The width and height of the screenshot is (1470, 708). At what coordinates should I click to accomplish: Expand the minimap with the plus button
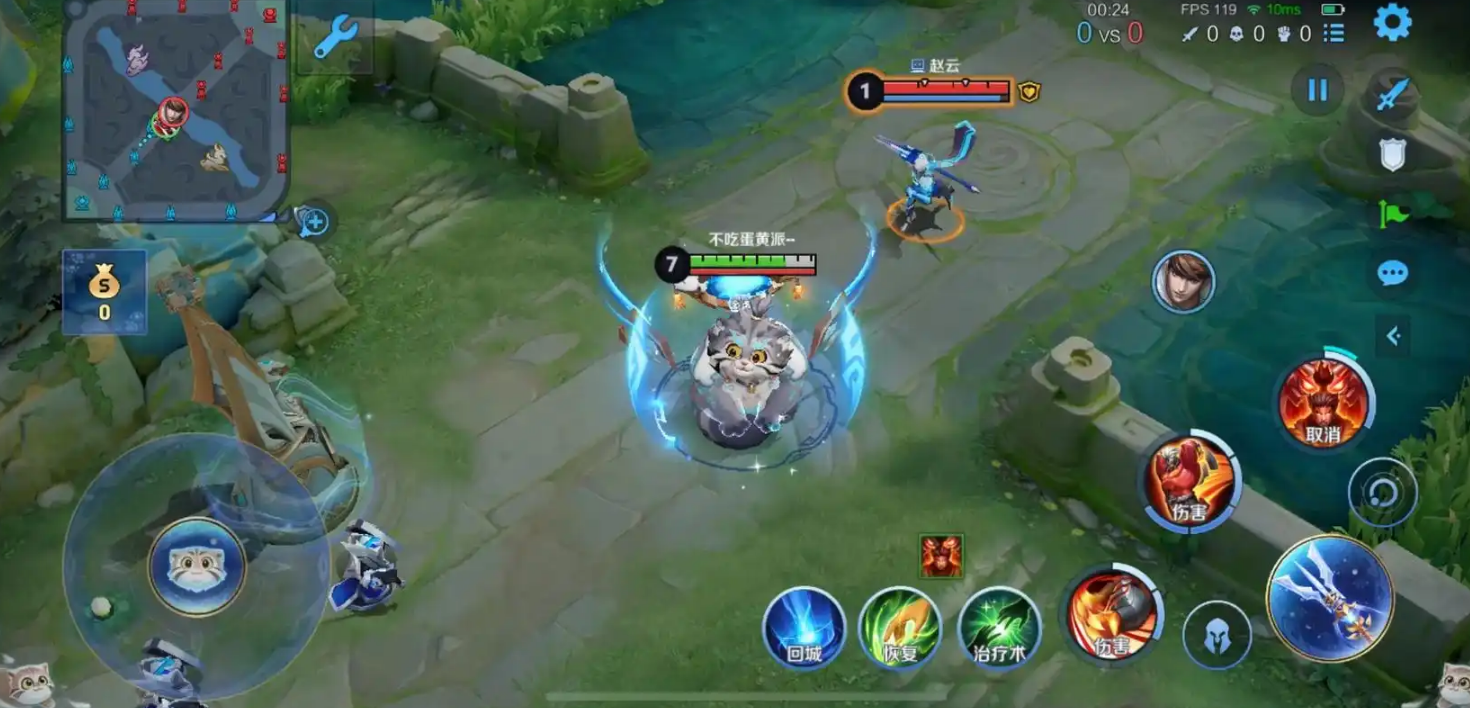314,222
